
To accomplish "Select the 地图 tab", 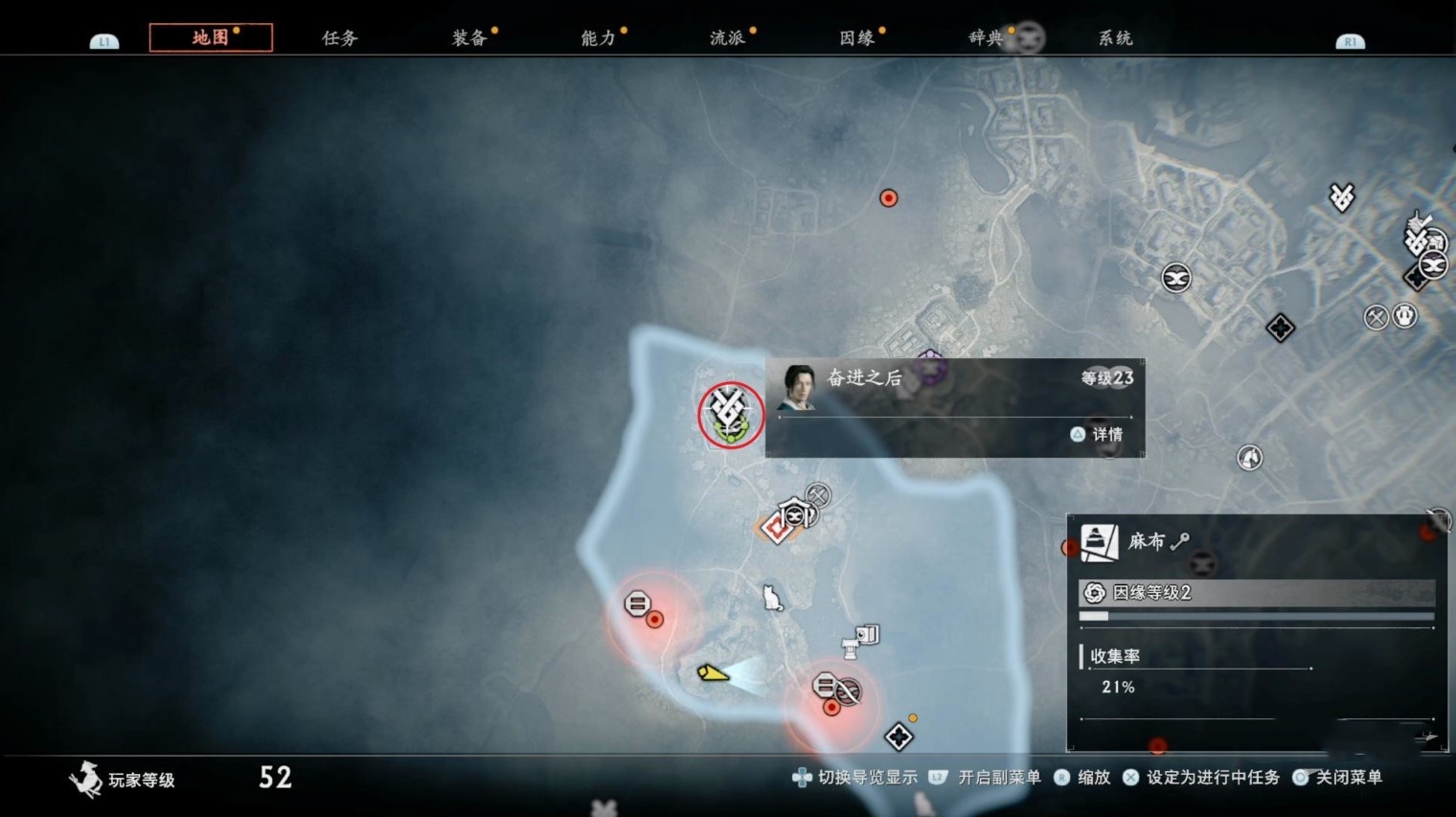I will pyautogui.click(x=211, y=37).
